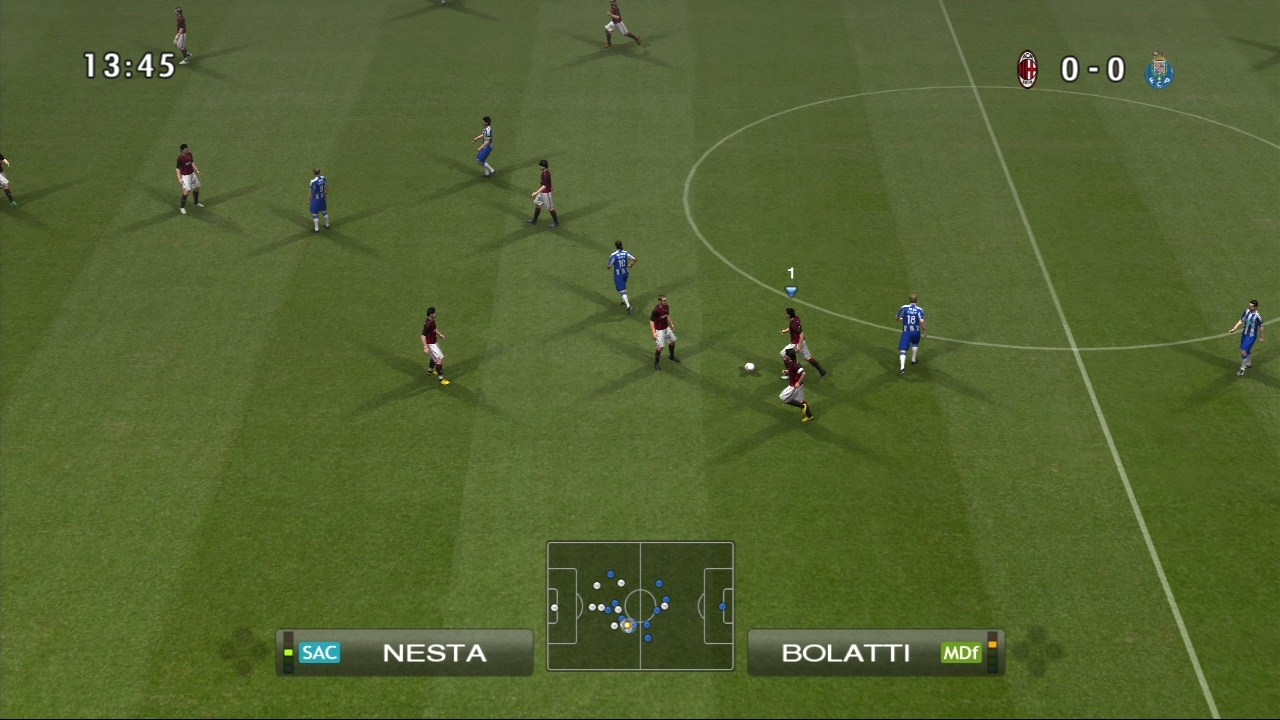The width and height of the screenshot is (1280, 720).
Task: Select the BOLATTI player name panel
Action: click(x=875, y=653)
